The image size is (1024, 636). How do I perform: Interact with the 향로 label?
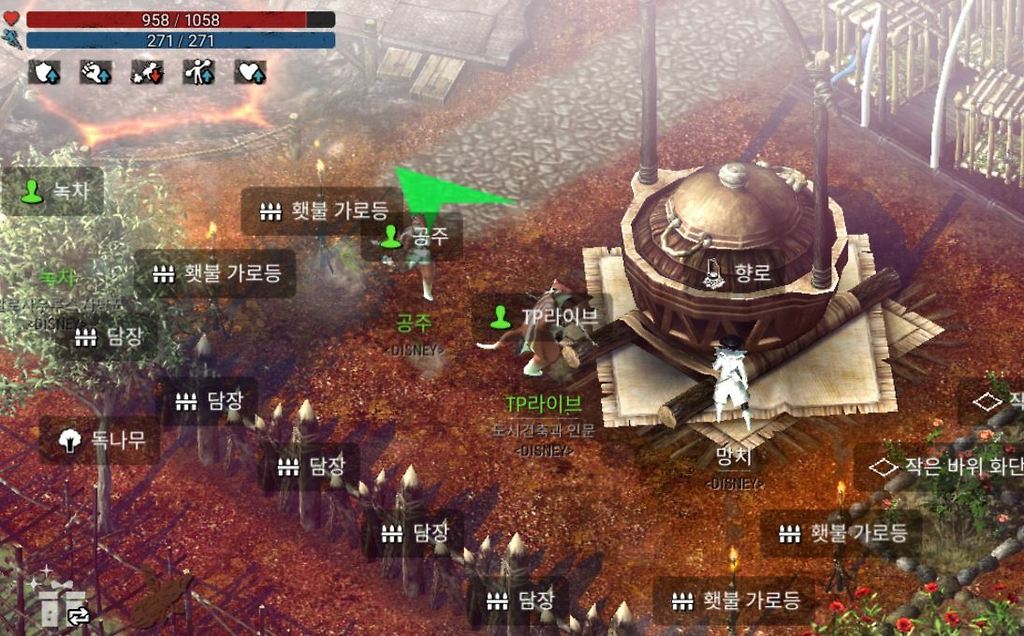(741, 272)
